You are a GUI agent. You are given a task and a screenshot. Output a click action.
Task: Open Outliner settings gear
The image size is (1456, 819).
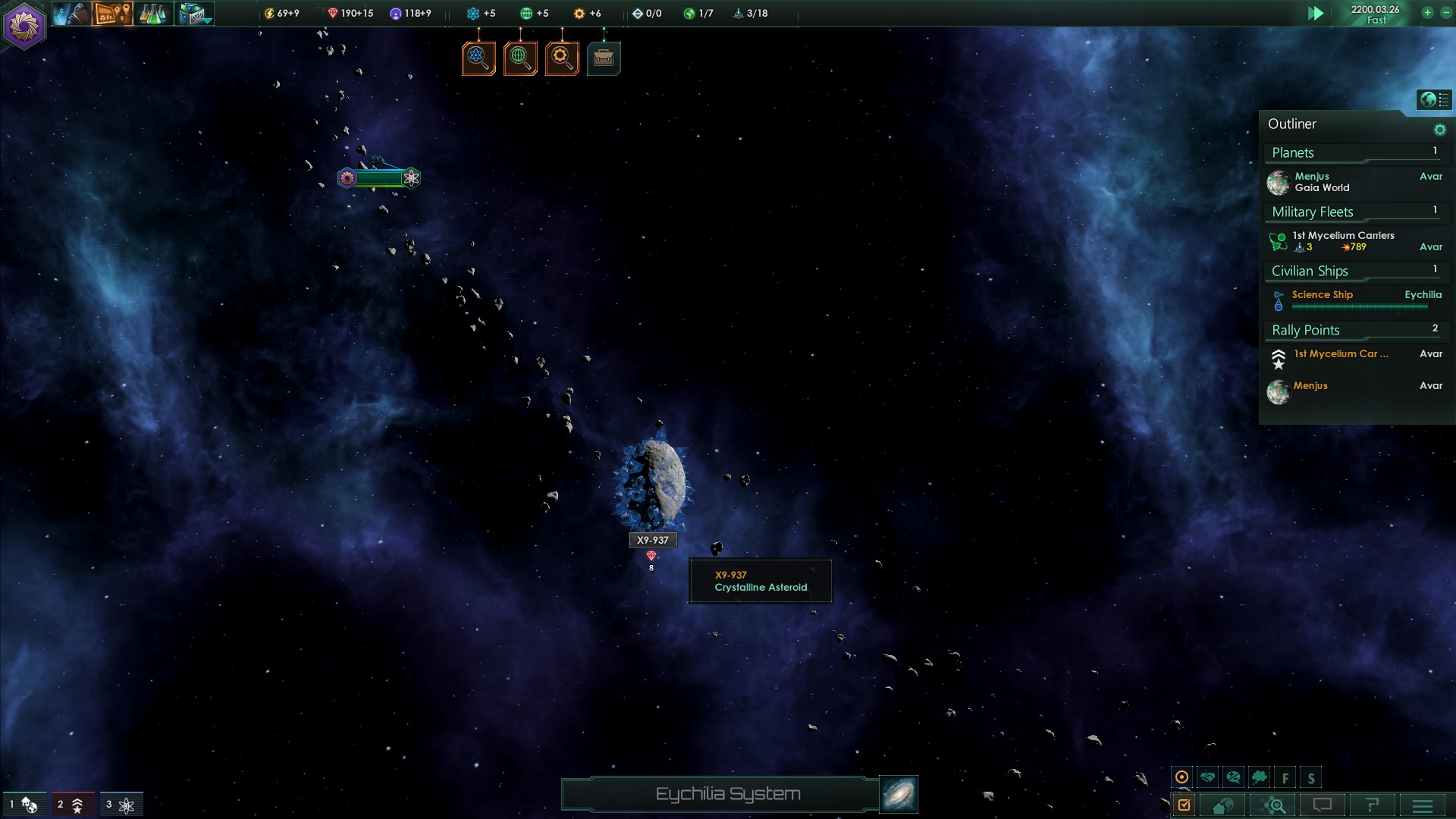click(x=1439, y=130)
